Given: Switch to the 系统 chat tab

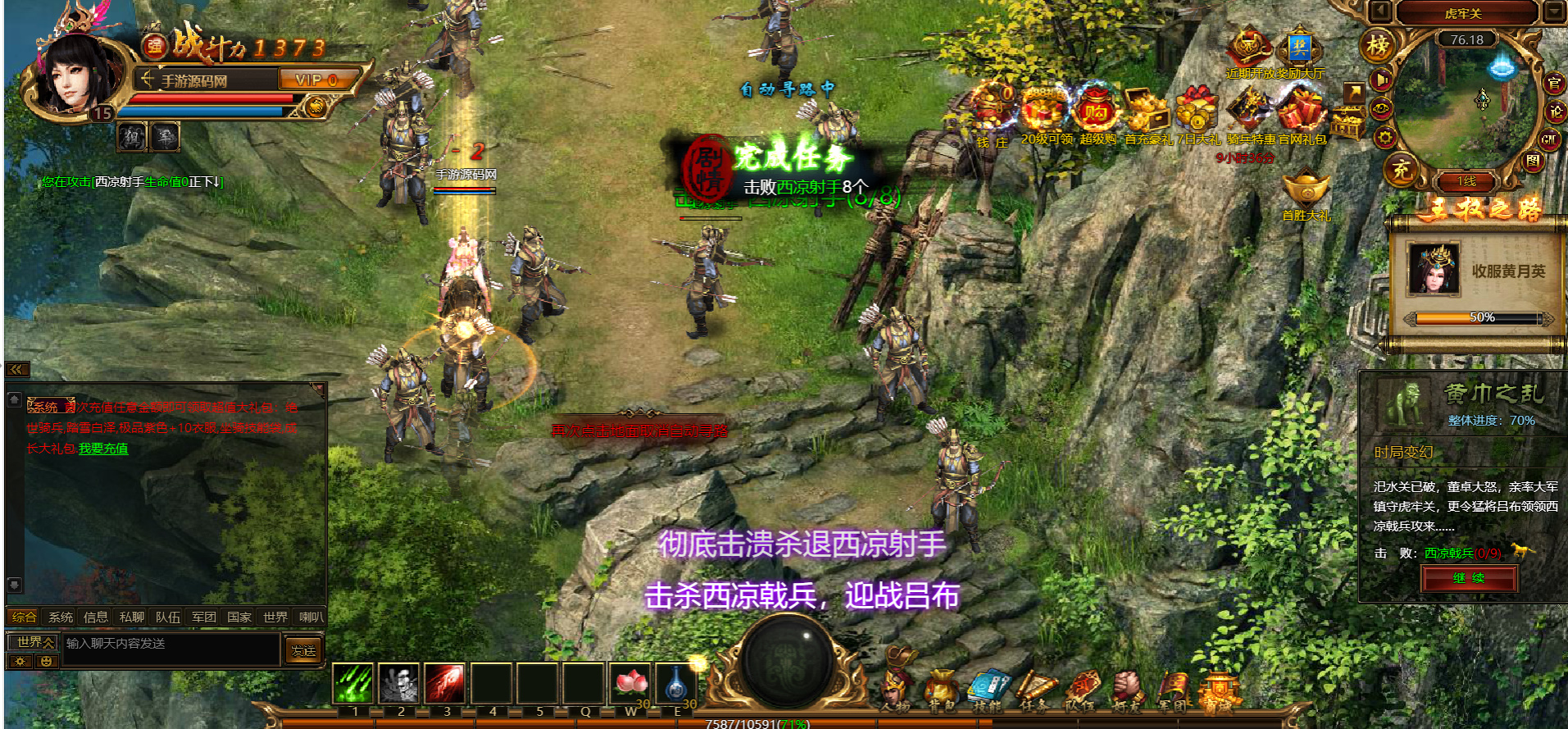Looking at the screenshot, I should (x=61, y=617).
